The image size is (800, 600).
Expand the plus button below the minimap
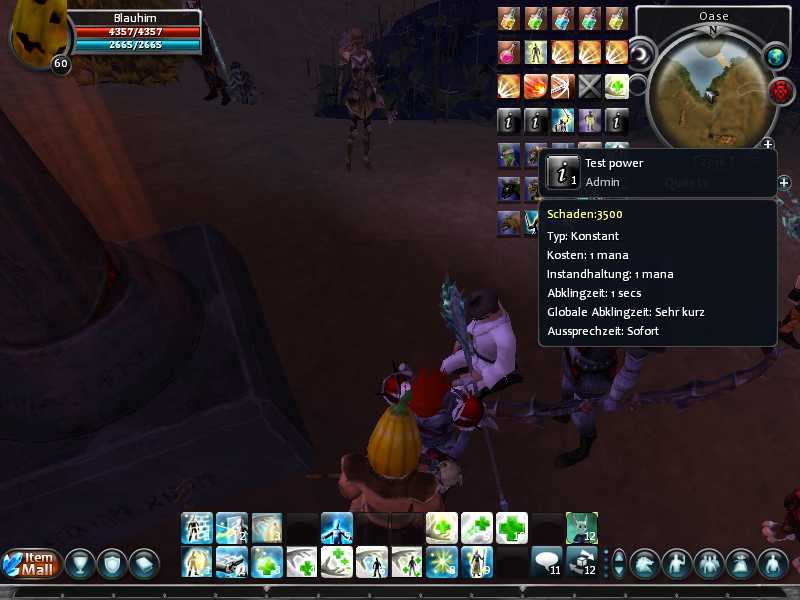pyautogui.click(x=767, y=146)
